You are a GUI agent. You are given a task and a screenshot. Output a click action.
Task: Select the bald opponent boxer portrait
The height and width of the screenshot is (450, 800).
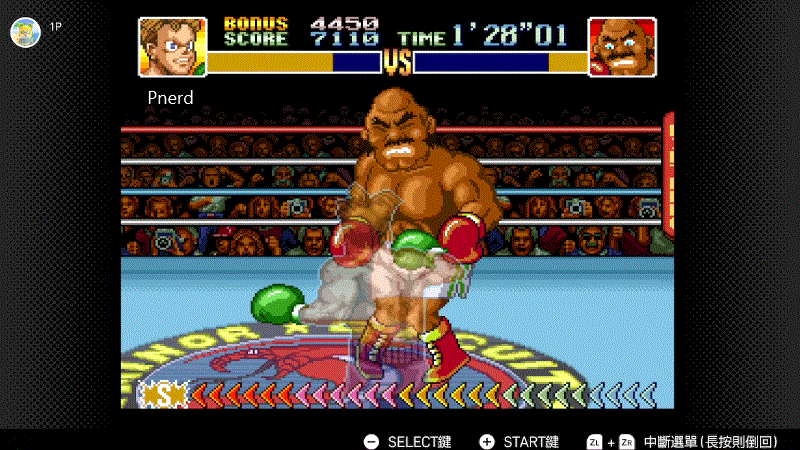coord(621,47)
